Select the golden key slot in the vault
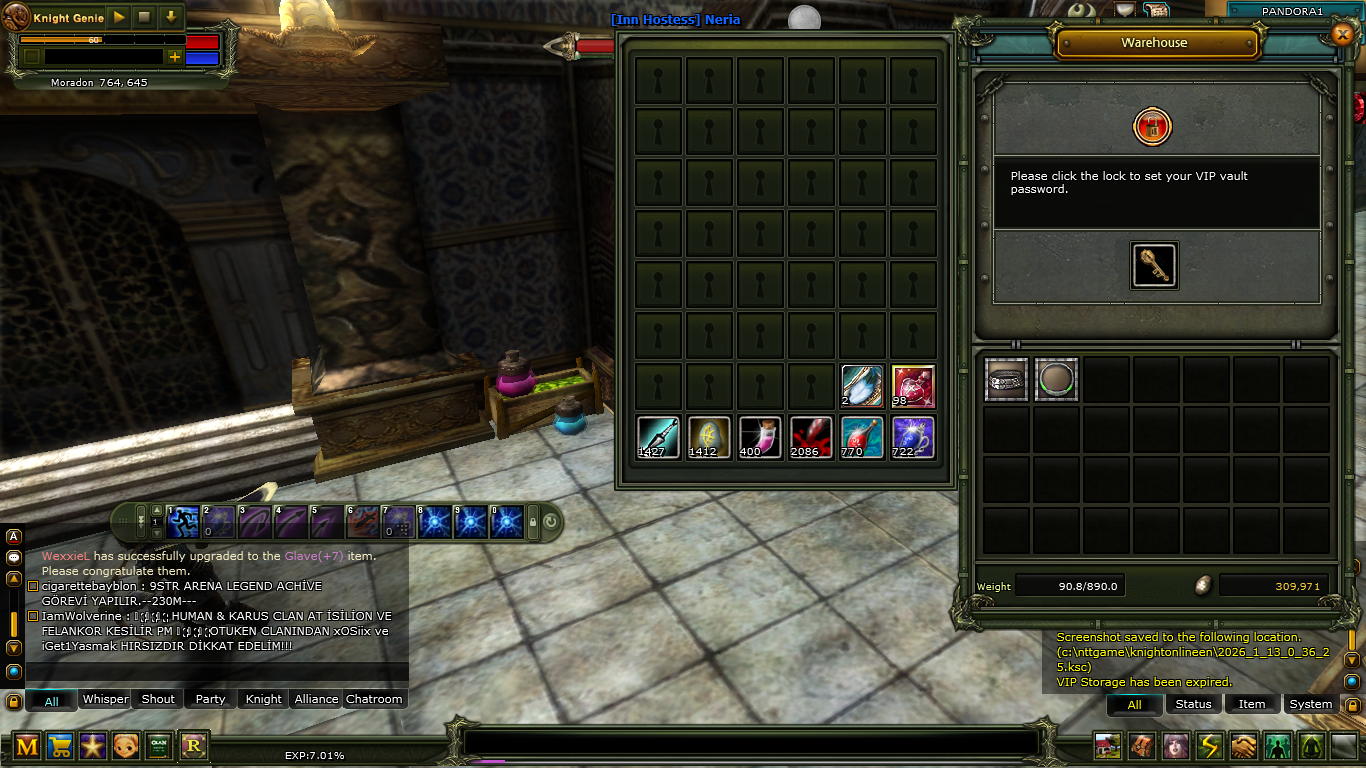Viewport: 1366px width, 768px height. point(1154,266)
